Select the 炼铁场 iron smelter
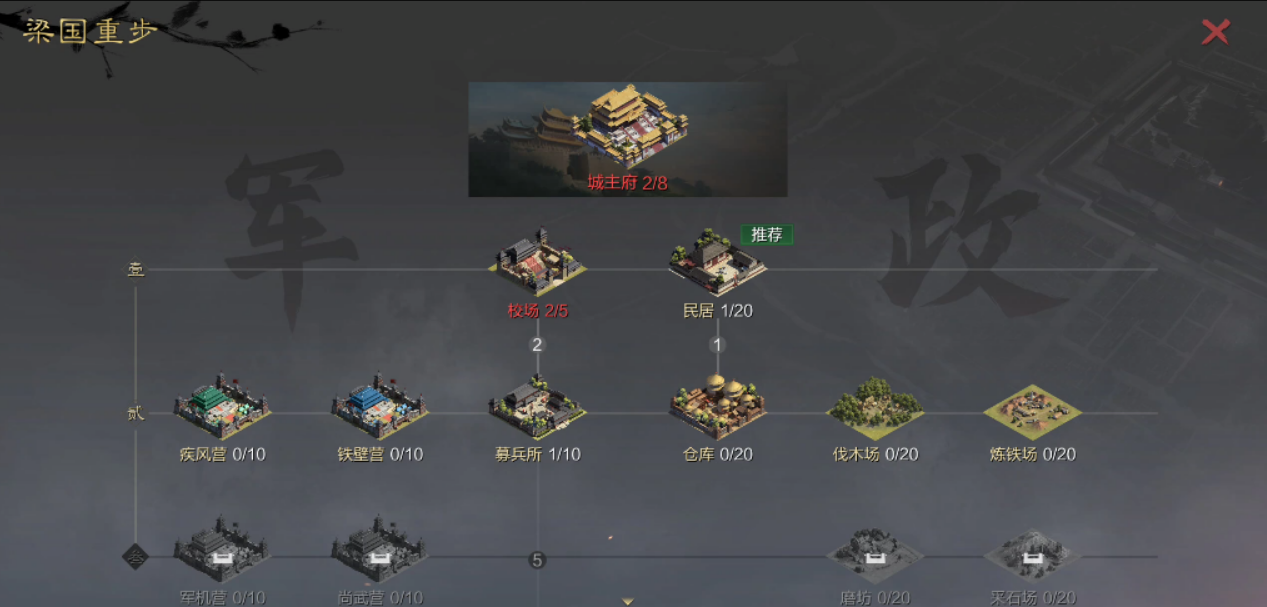Viewport: 1267px width, 607px height. pos(1033,410)
